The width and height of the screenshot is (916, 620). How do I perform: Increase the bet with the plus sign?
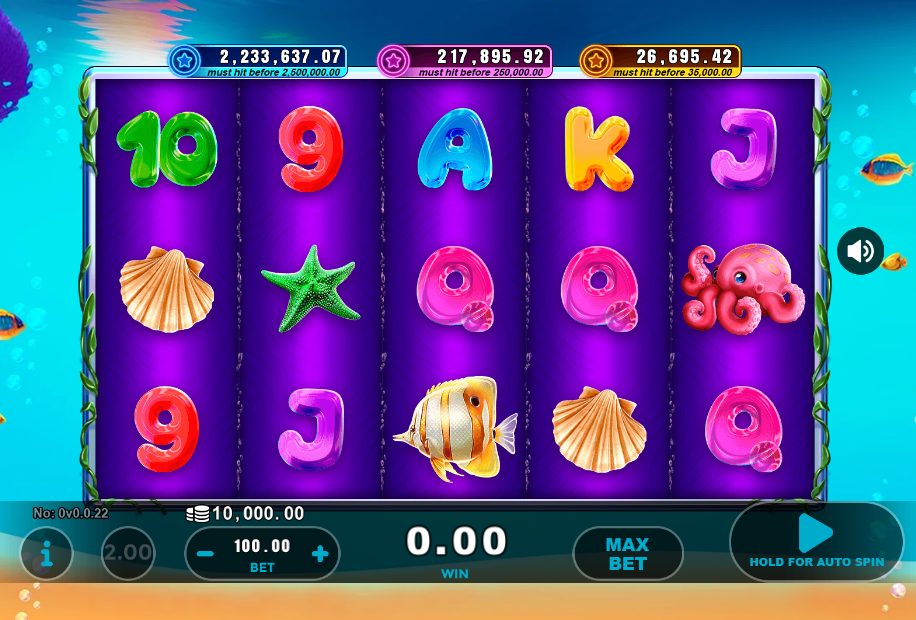coord(320,553)
